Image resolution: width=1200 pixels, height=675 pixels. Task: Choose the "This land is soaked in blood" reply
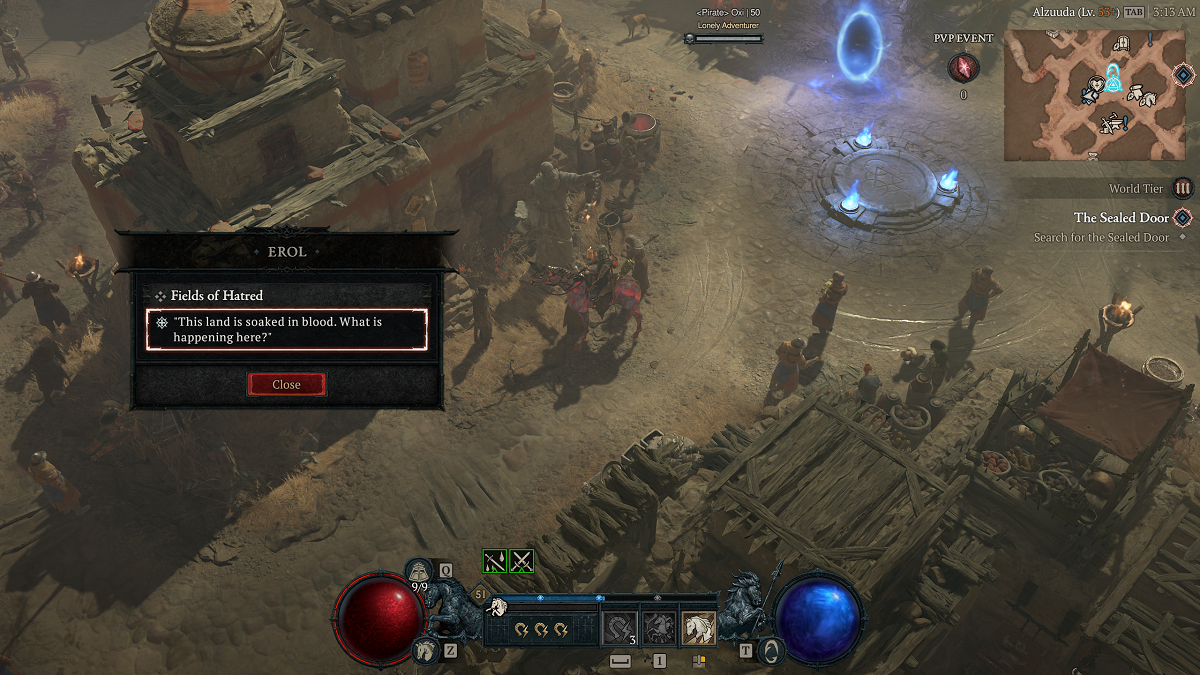click(x=287, y=329)
